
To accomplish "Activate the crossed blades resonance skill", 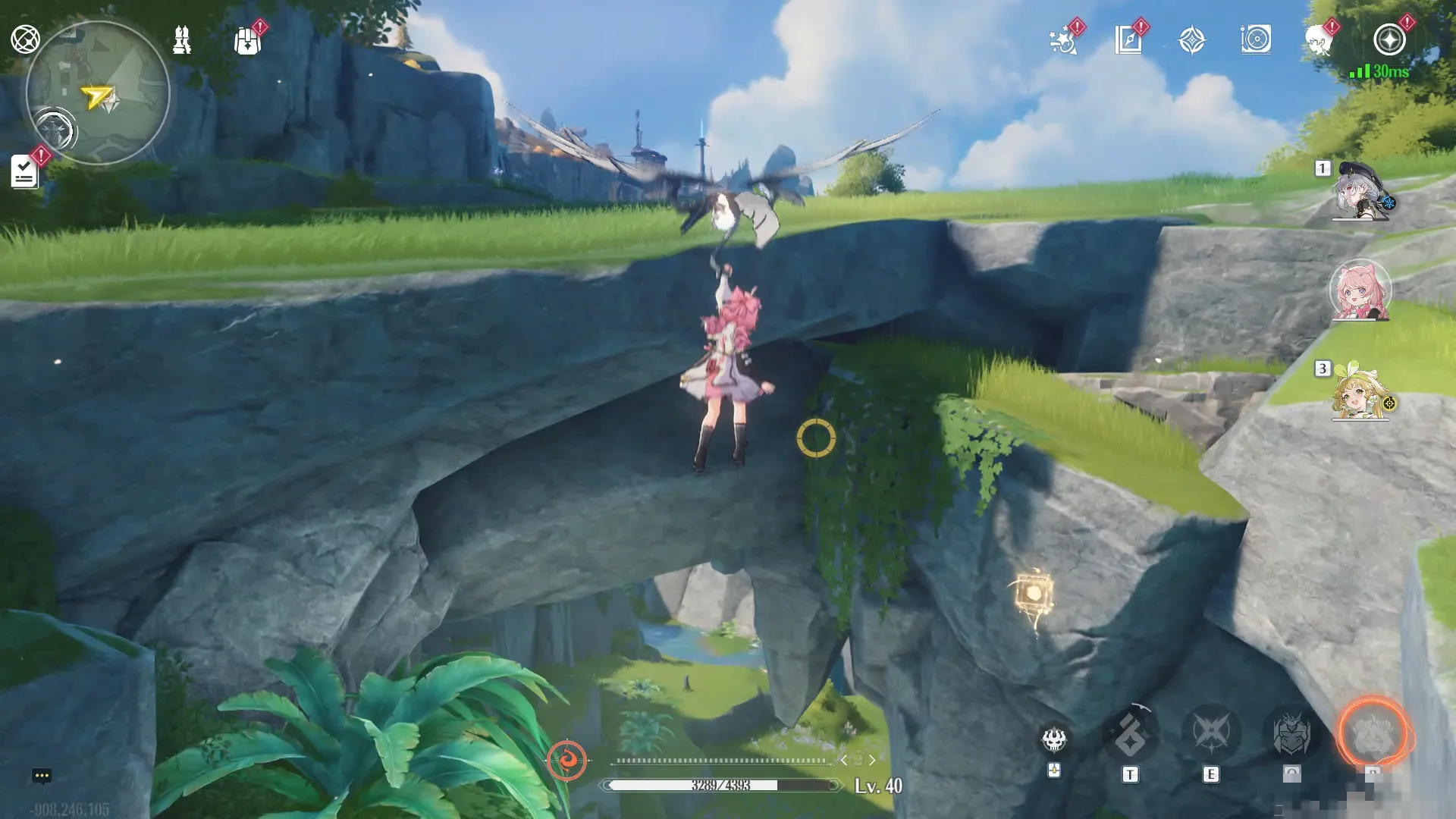I will 1211,733.
